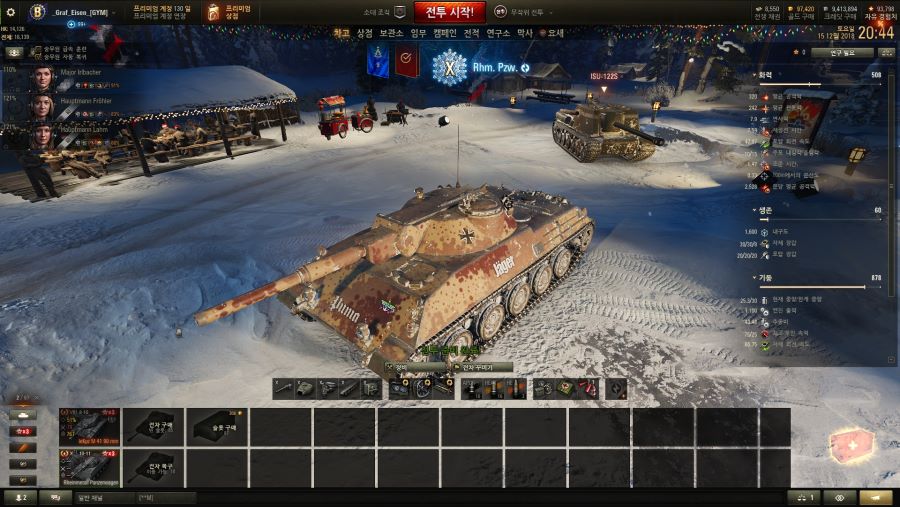Open the 상점 store tab

365,33
